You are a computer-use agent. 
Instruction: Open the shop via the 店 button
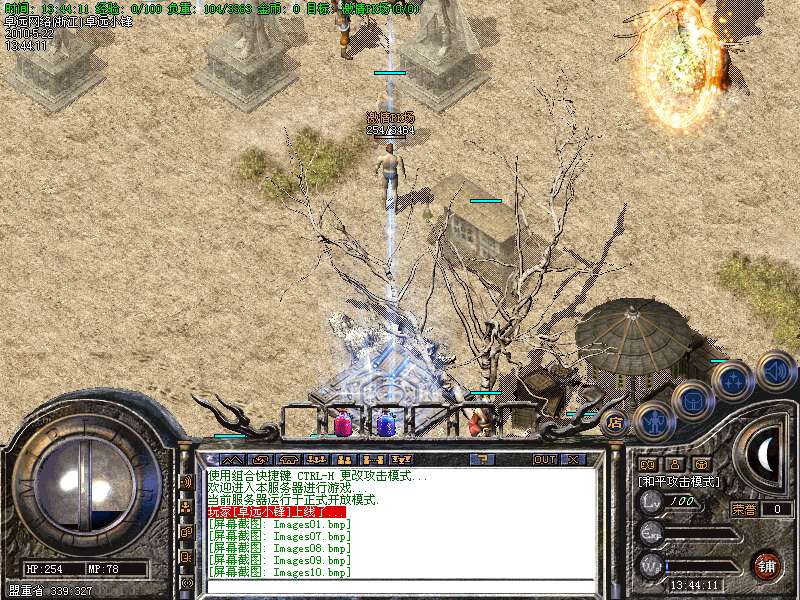click(x=614, y=421)
